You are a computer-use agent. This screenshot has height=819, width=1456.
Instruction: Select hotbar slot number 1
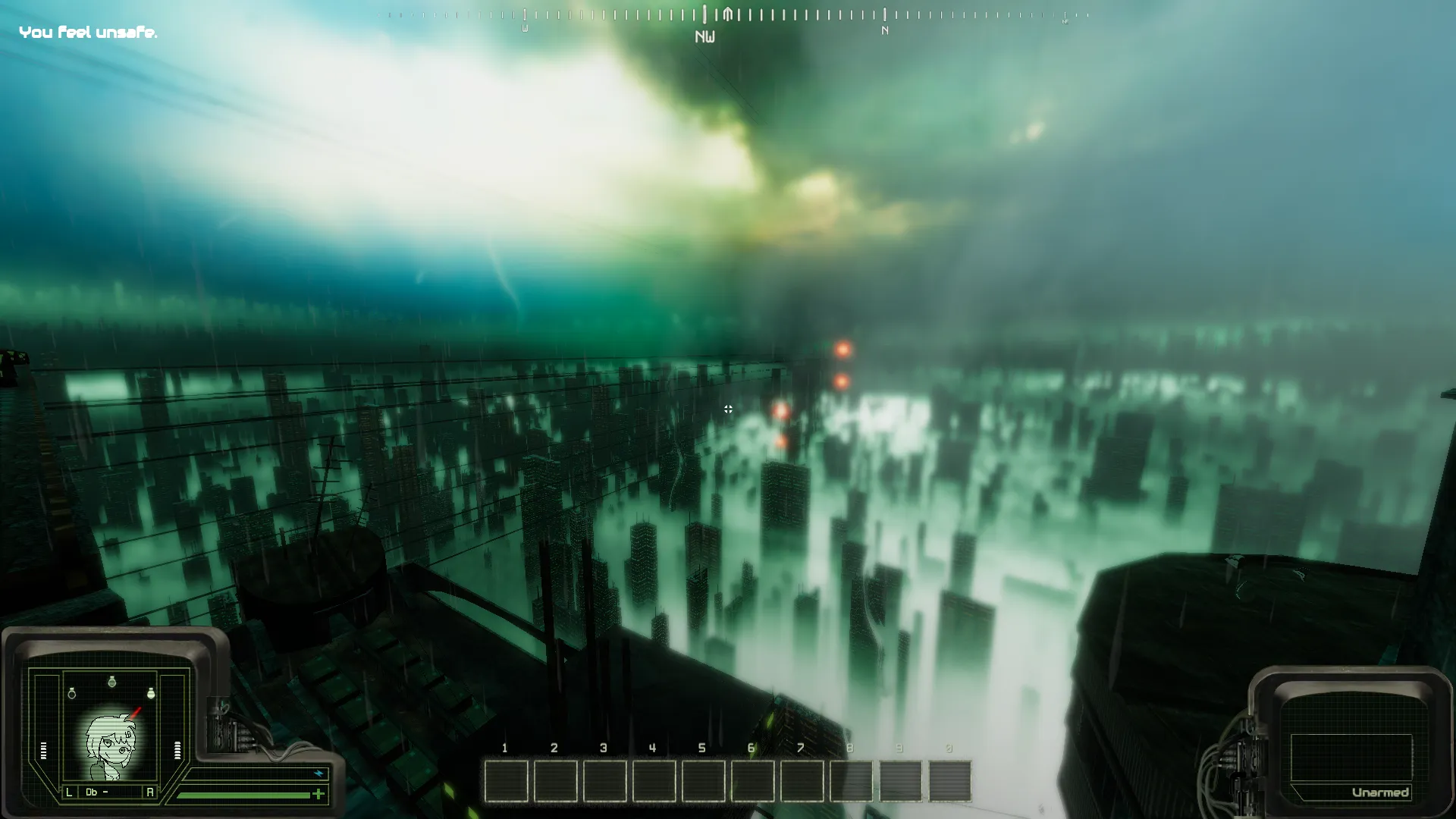pyautogui.click(x=506, y=781)
